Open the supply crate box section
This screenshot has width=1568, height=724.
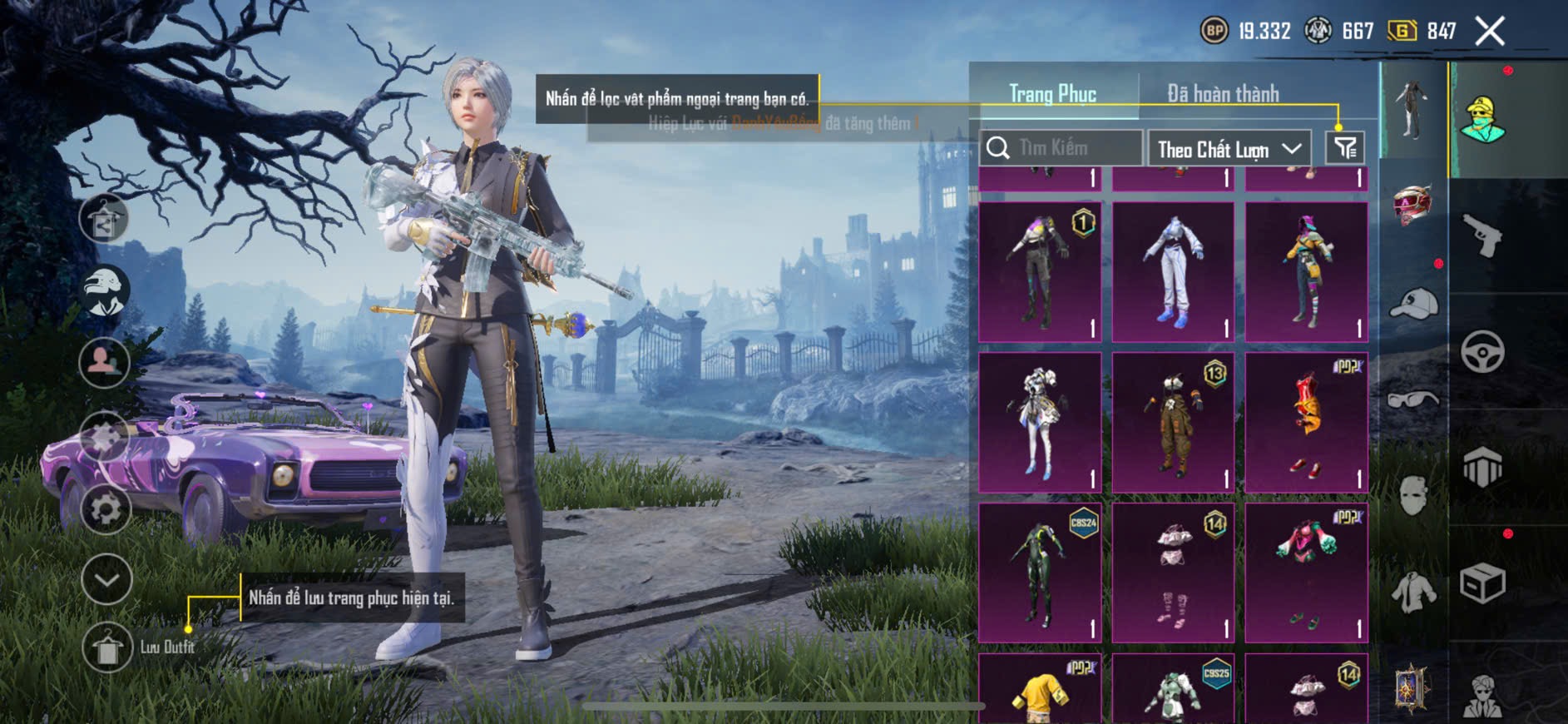click(1482, 583)
